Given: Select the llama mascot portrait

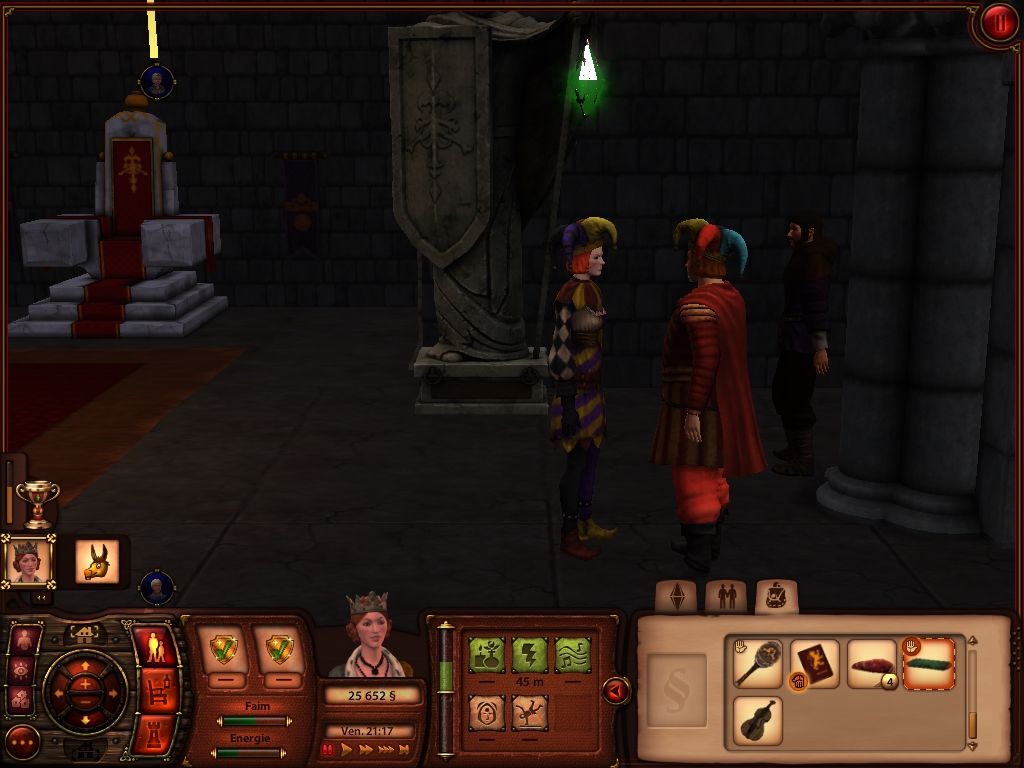Looking at the screenshot, I should point(97,561).
